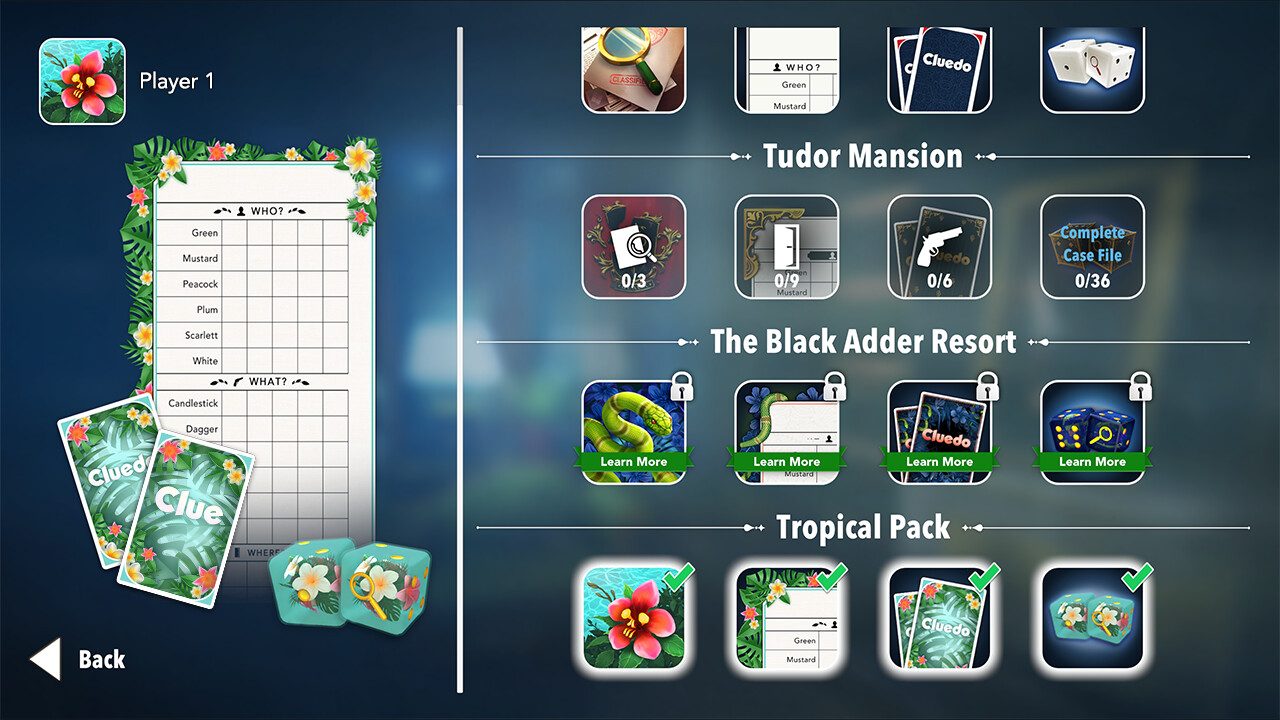Click Learn More under the snake notepad
Image resolution: width=1280 pixels, height=720 pixels.
pos(787,462)
